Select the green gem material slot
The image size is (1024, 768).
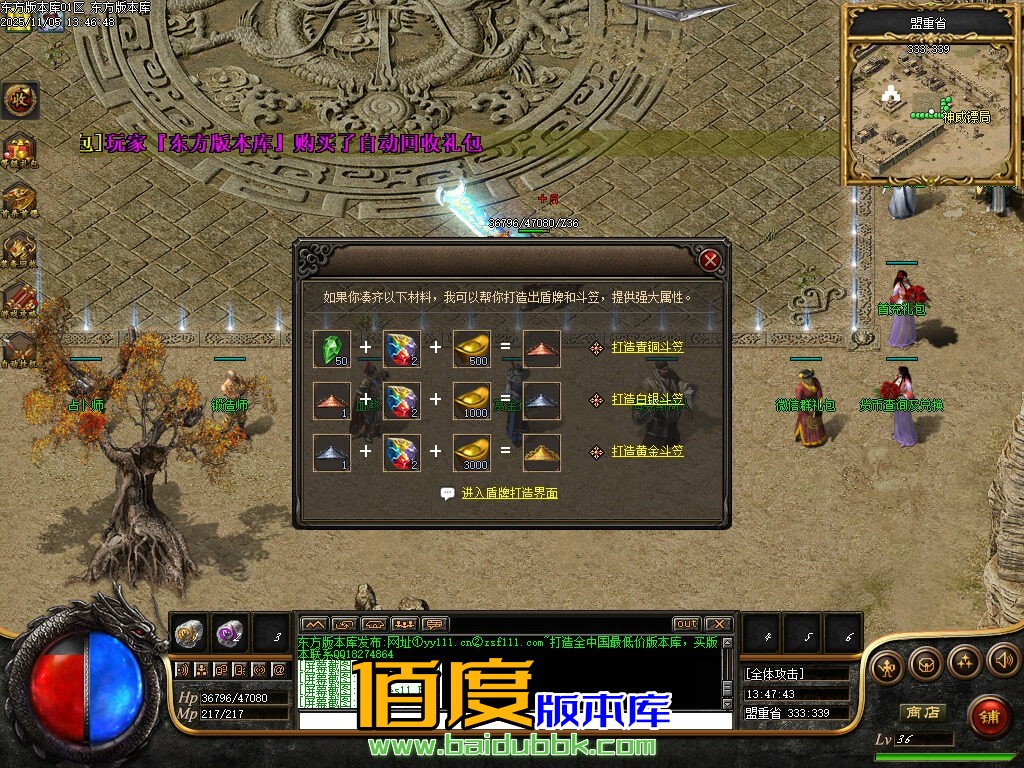[x=332, y=348]
